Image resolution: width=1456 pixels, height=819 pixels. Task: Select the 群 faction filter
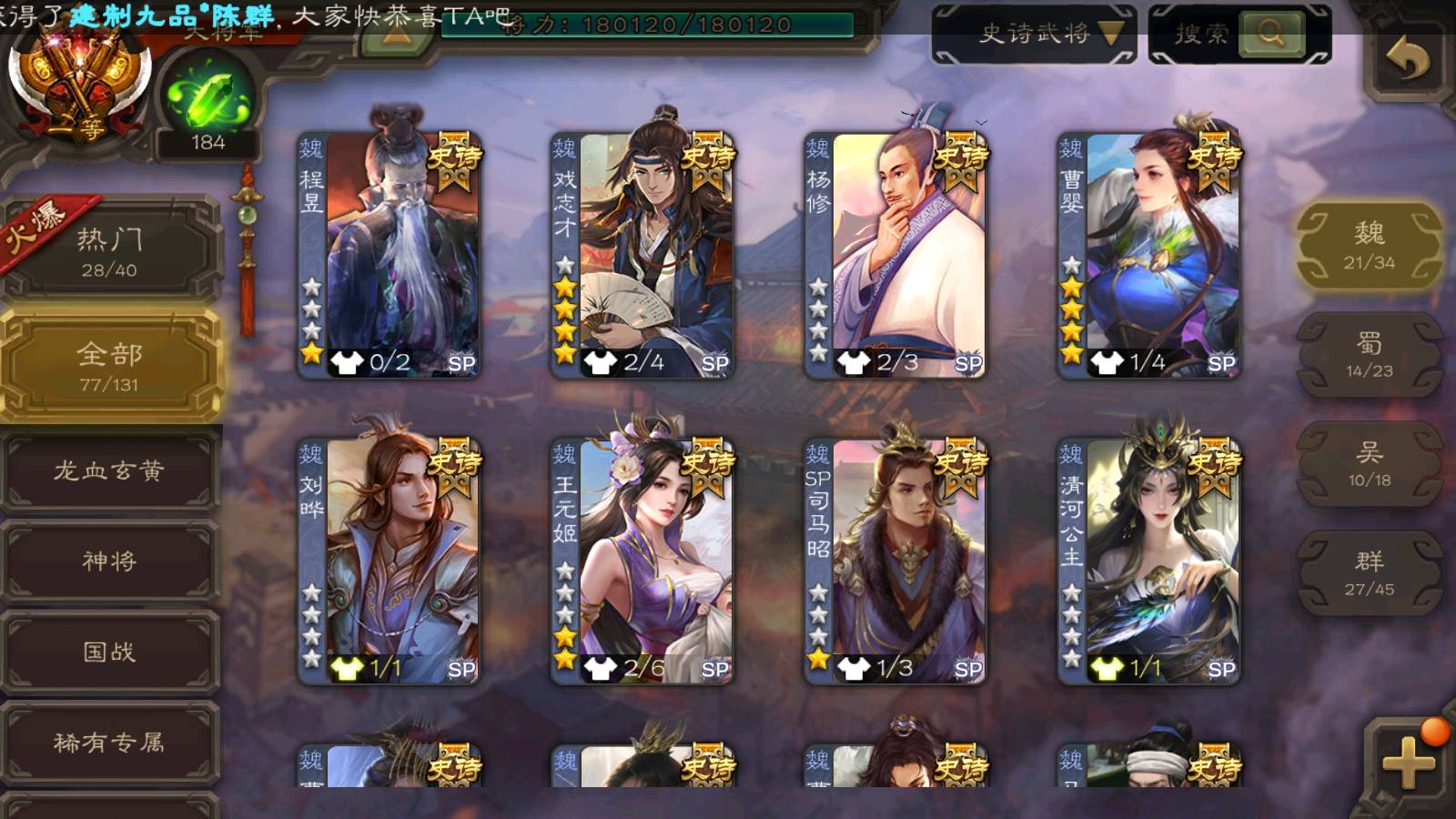pyautogui.click(x=1369, y=573)
